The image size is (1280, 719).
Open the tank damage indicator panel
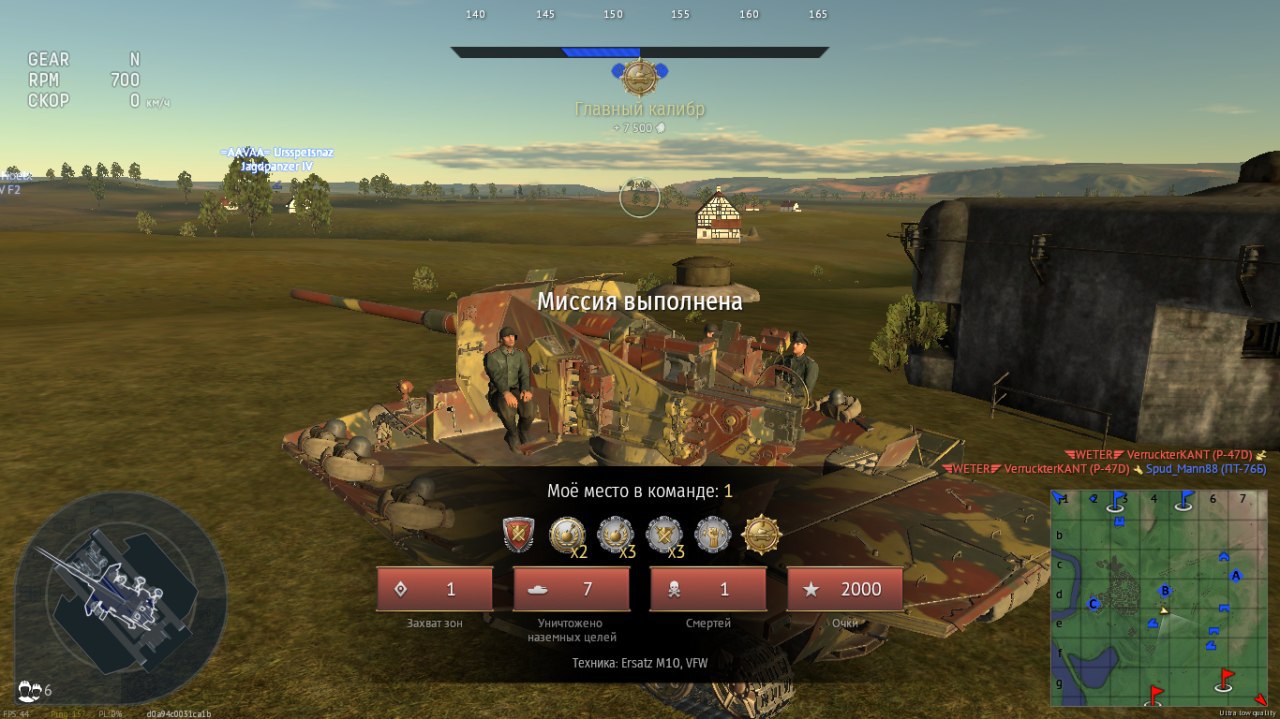coord(120,597)
